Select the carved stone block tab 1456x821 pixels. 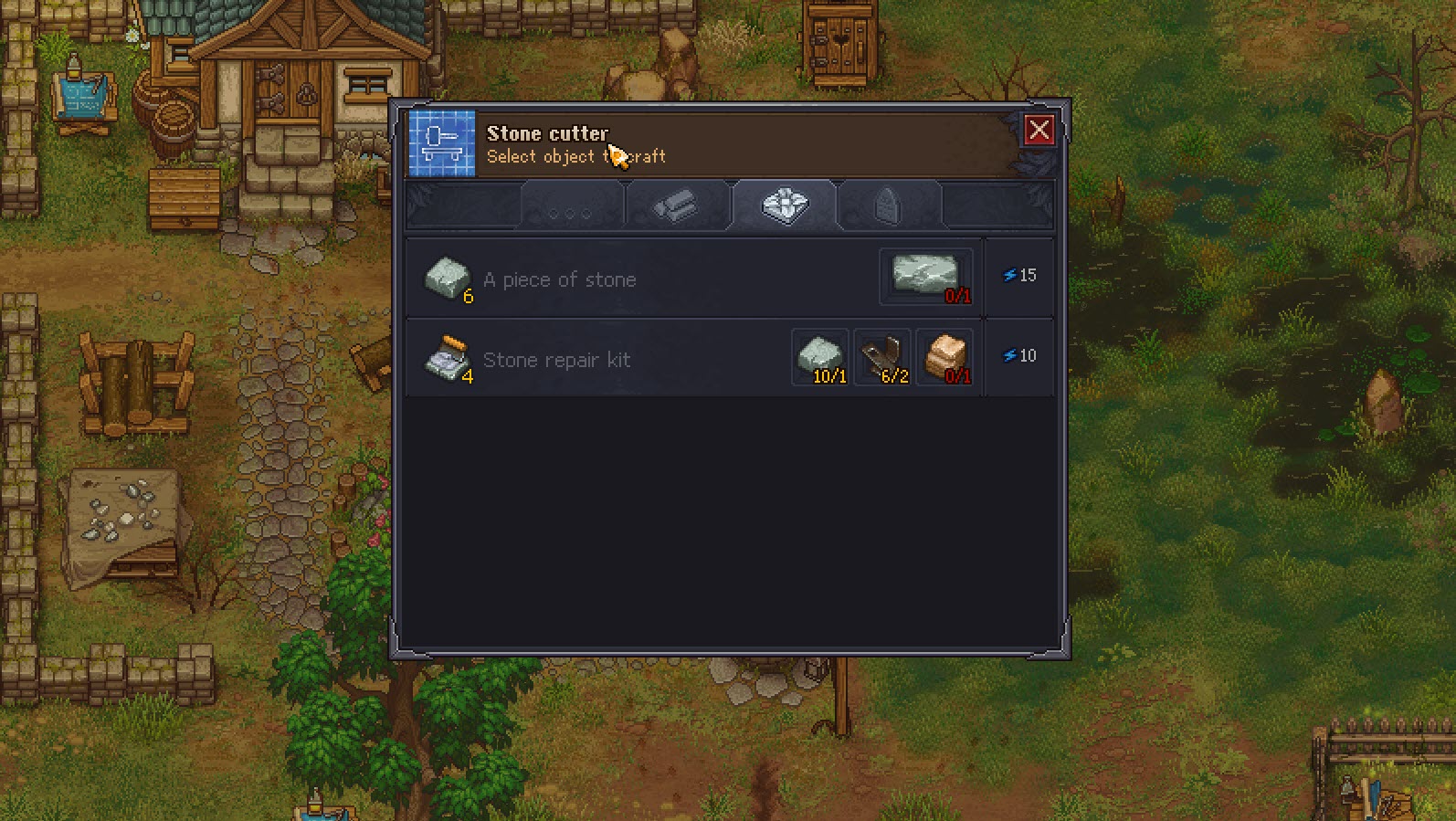click(784, 205)
